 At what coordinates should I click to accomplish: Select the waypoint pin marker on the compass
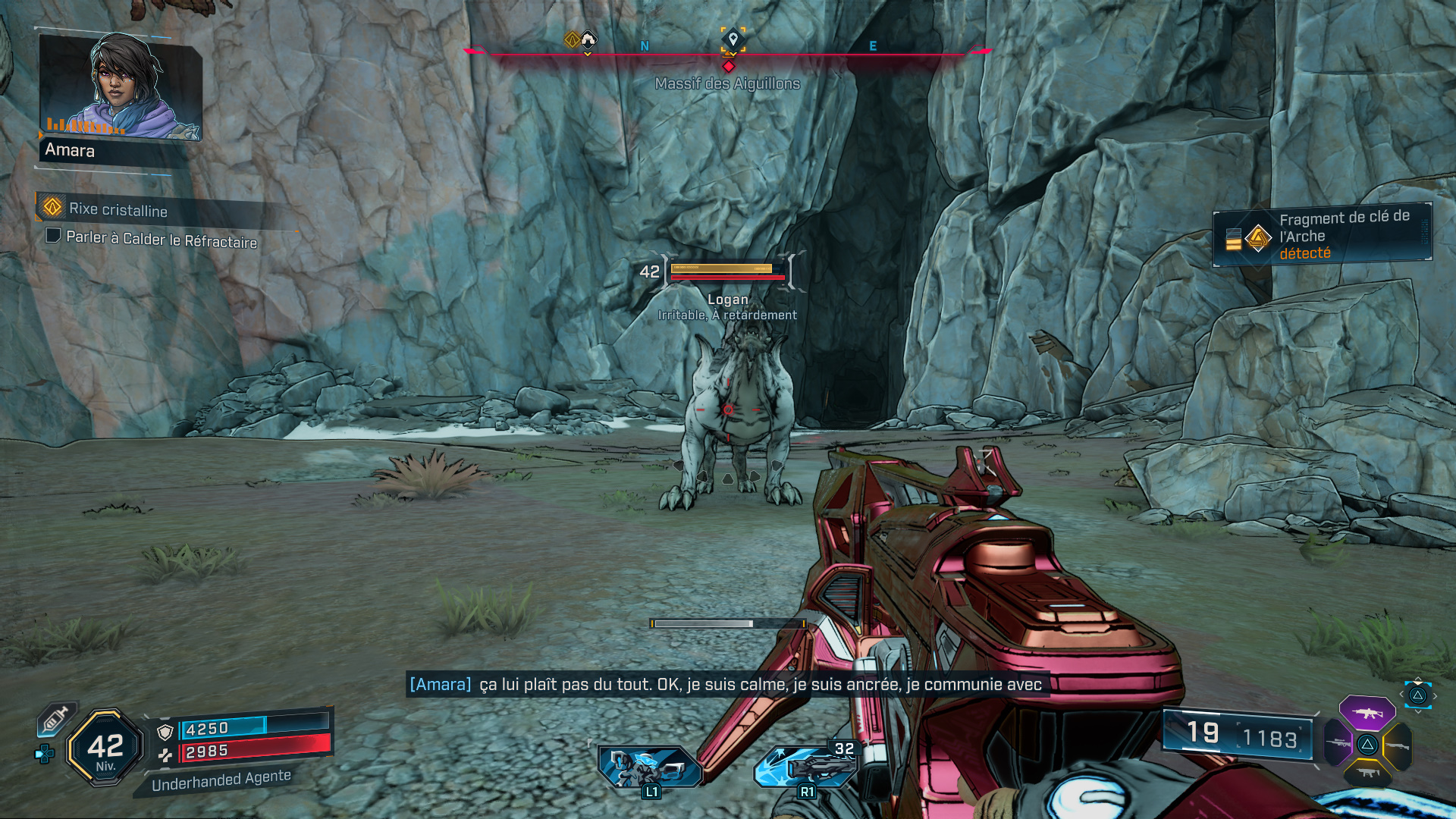733,39
